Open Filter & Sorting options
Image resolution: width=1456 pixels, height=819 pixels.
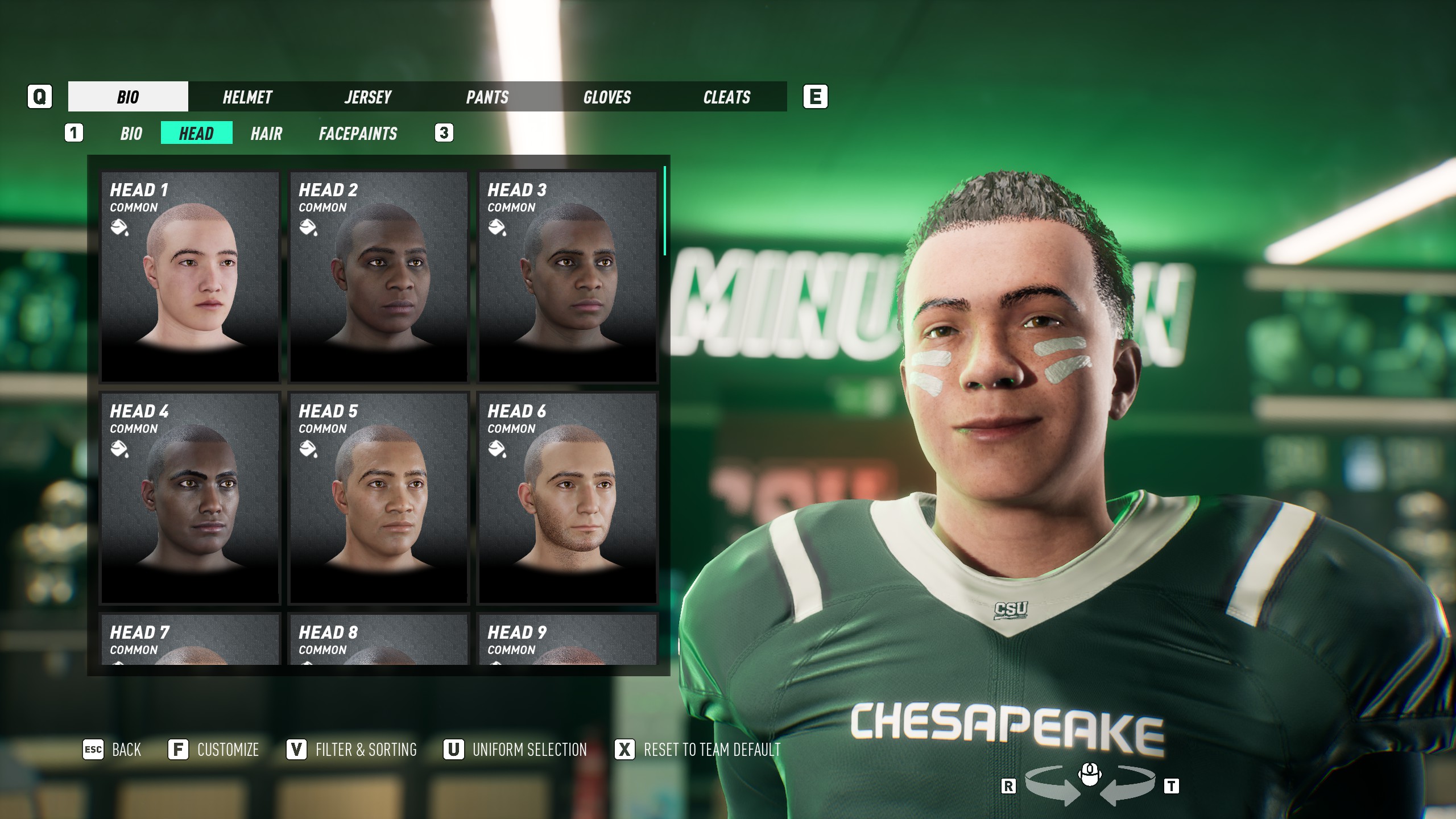point(352,750)
